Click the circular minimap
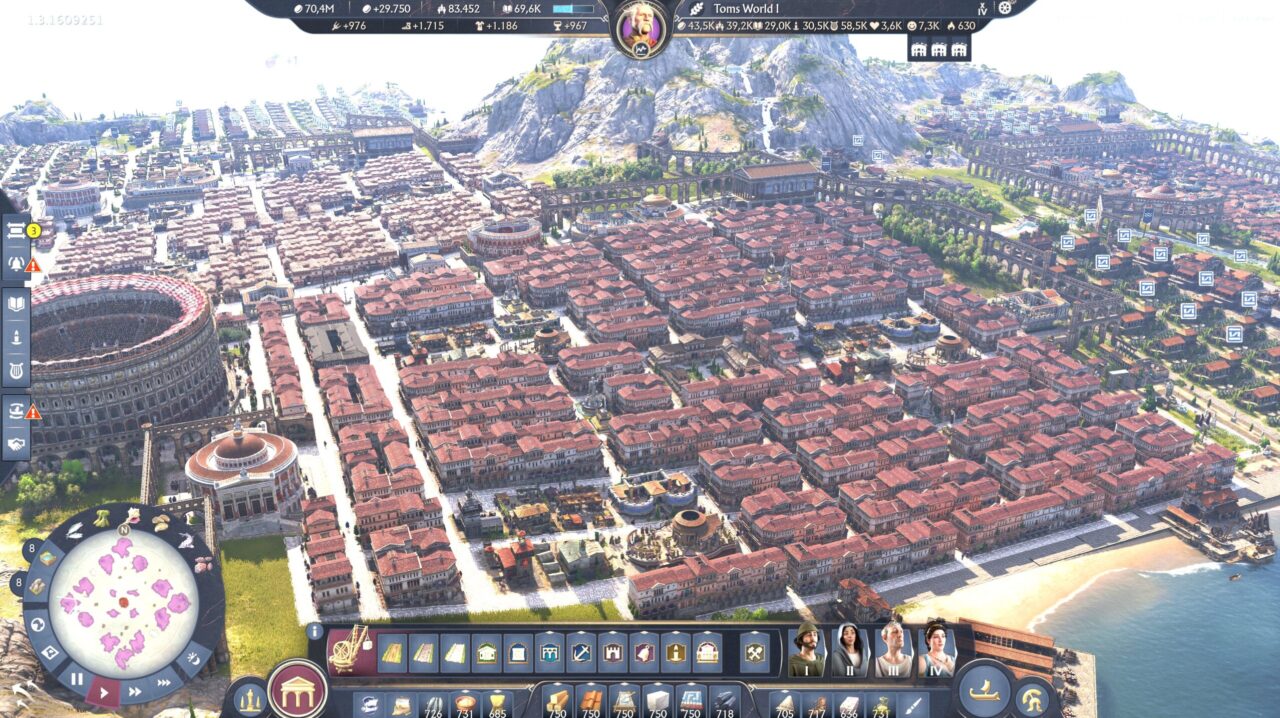This screenshot has width=1280, height=718. (123, 602)
